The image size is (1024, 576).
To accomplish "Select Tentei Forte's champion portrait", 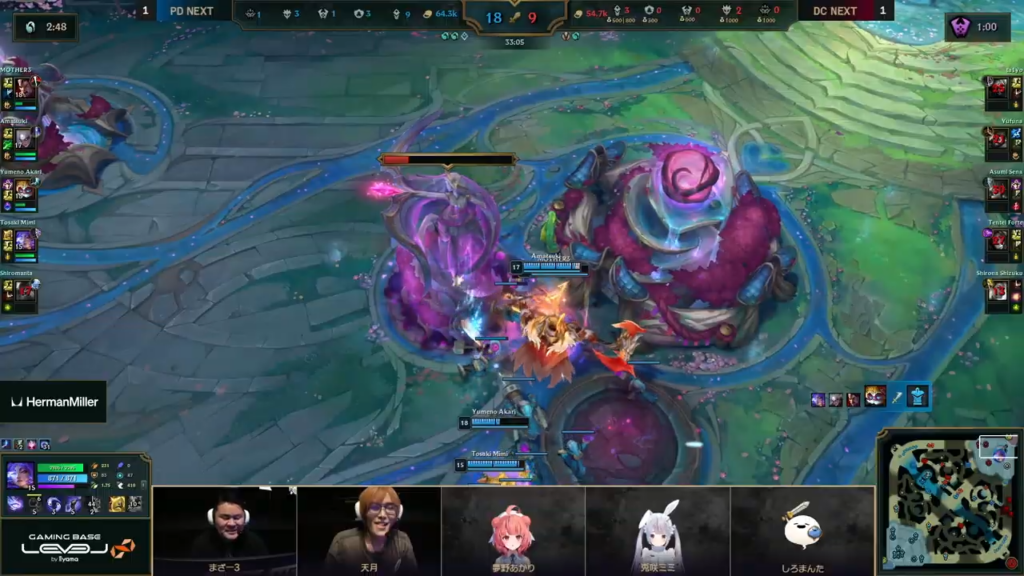I will click(x=998, y=241).
